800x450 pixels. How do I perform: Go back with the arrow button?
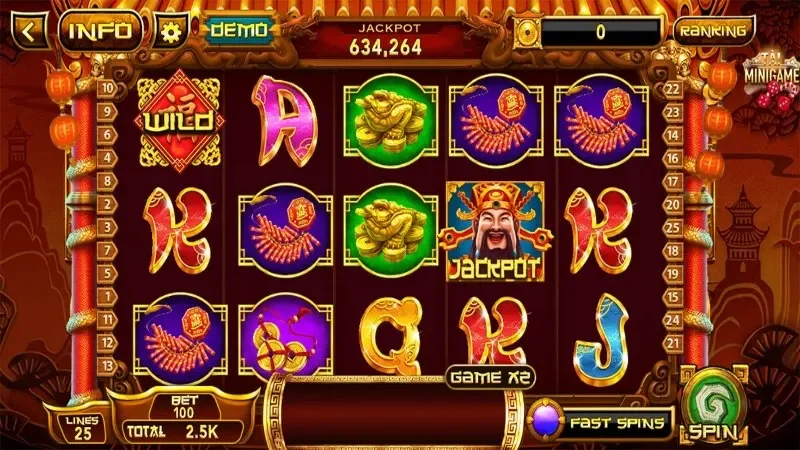pos(28,29)
